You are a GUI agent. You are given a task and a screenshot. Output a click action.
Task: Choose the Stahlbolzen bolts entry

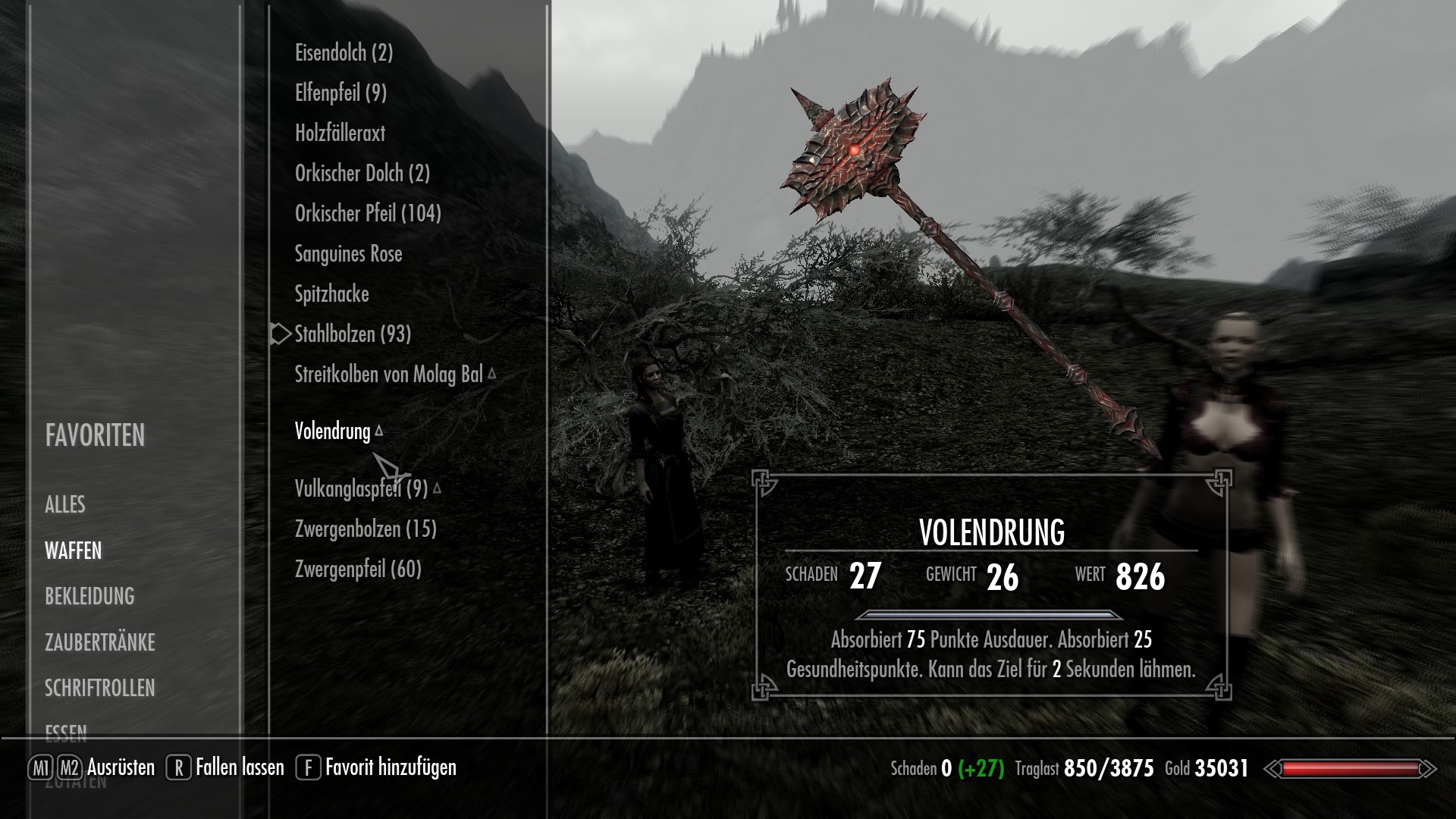(x=353, y=334)
